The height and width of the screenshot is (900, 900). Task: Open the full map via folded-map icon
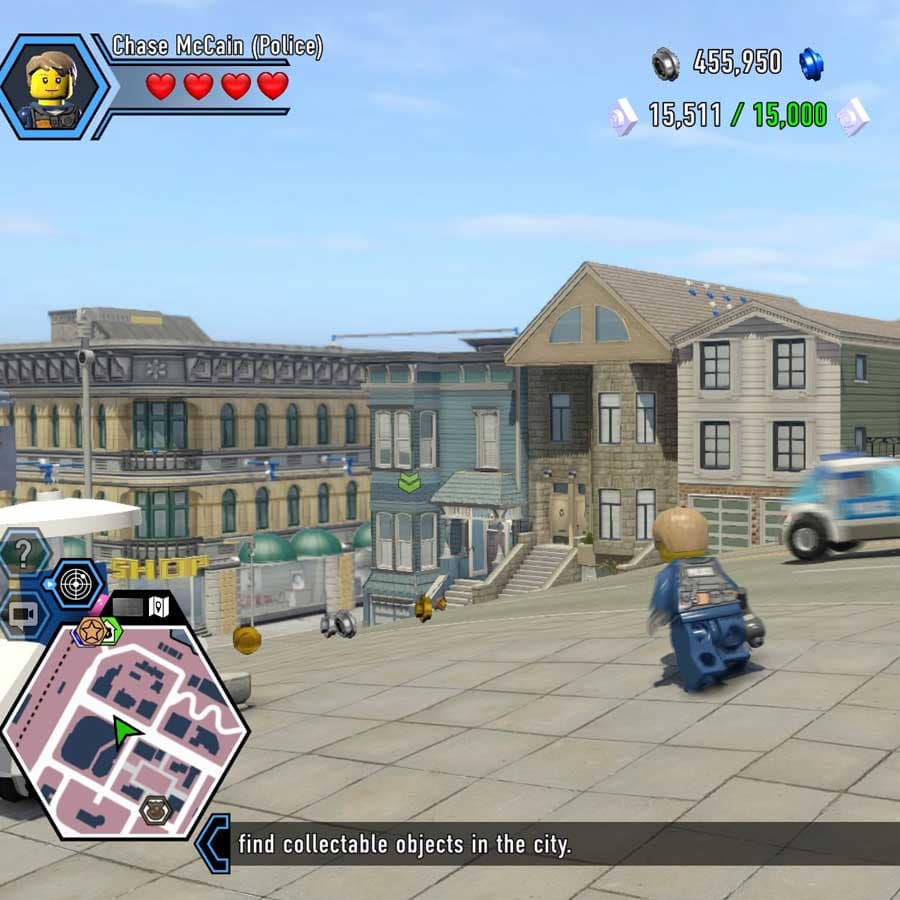(159, 606)
